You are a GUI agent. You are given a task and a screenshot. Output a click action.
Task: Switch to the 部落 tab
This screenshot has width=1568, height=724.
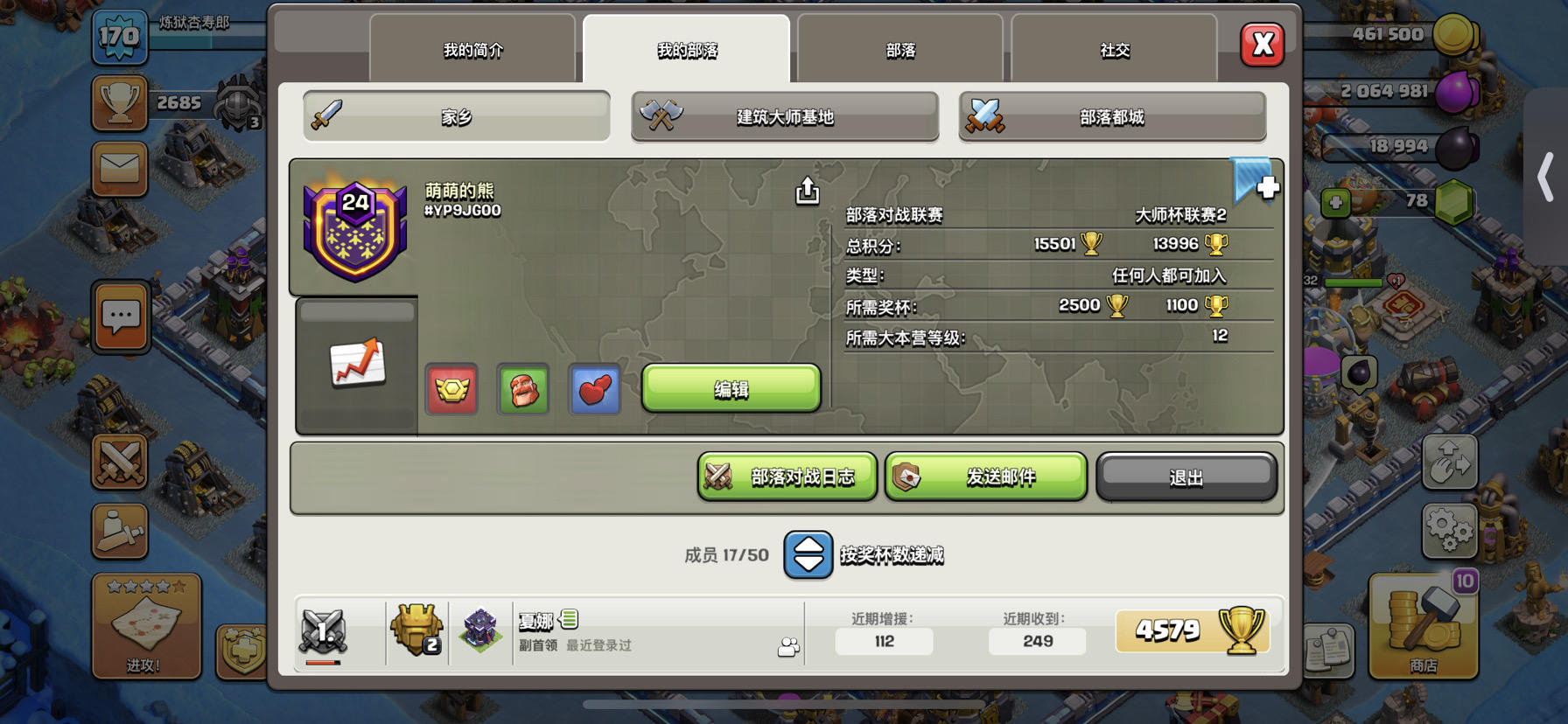tap(899, 50)
